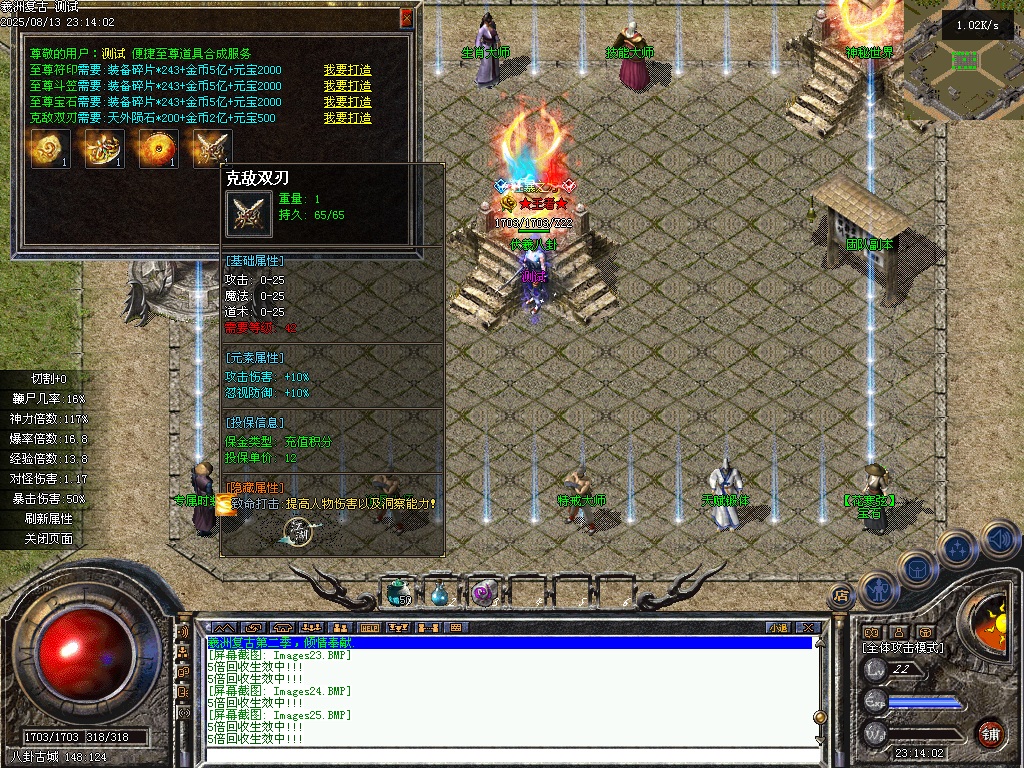The image size is (1024, 768).
Task: Open the red 铺 stall button
Action: tap(990, 732)
